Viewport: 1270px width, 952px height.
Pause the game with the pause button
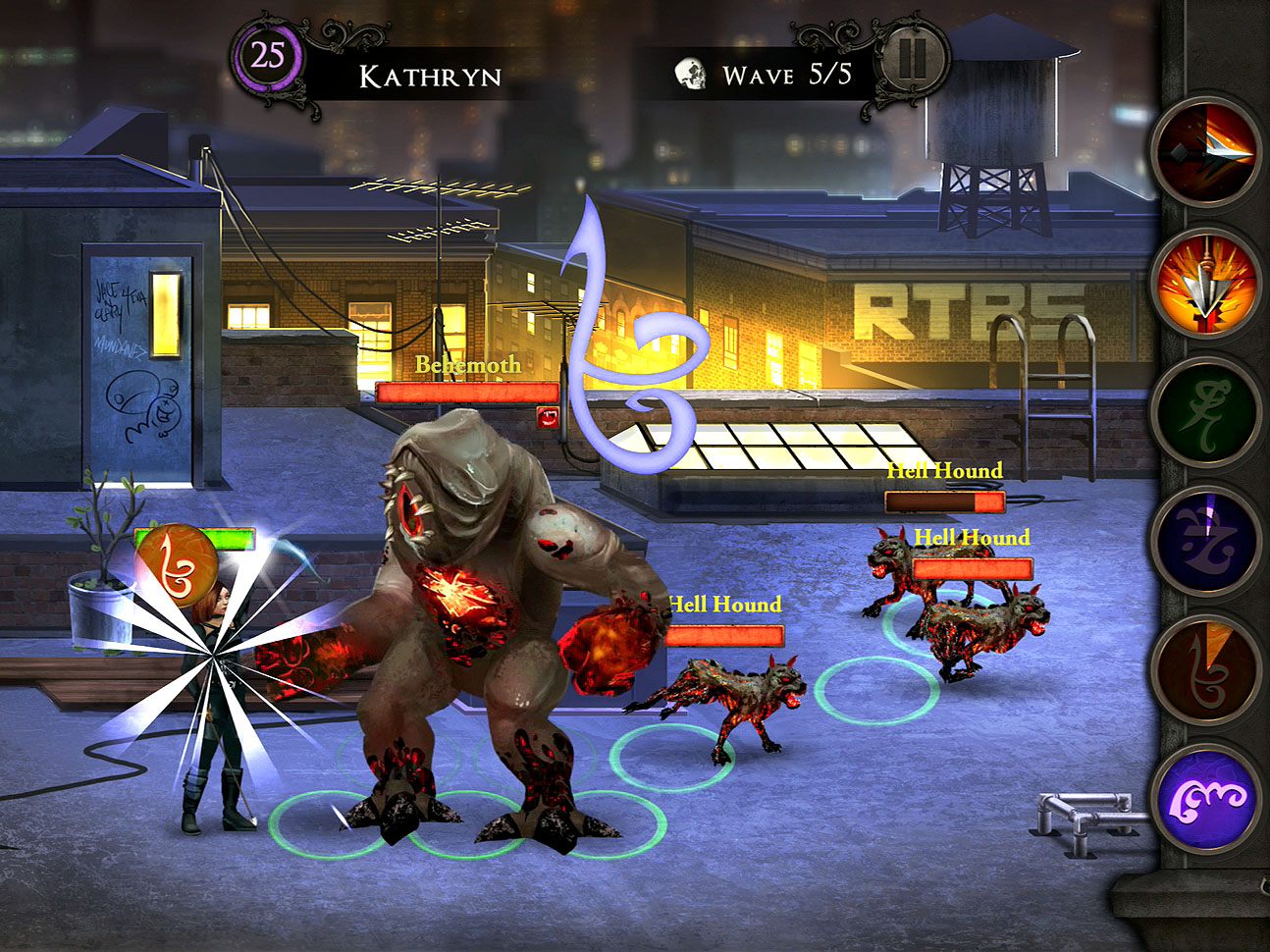tap(912, 59)
